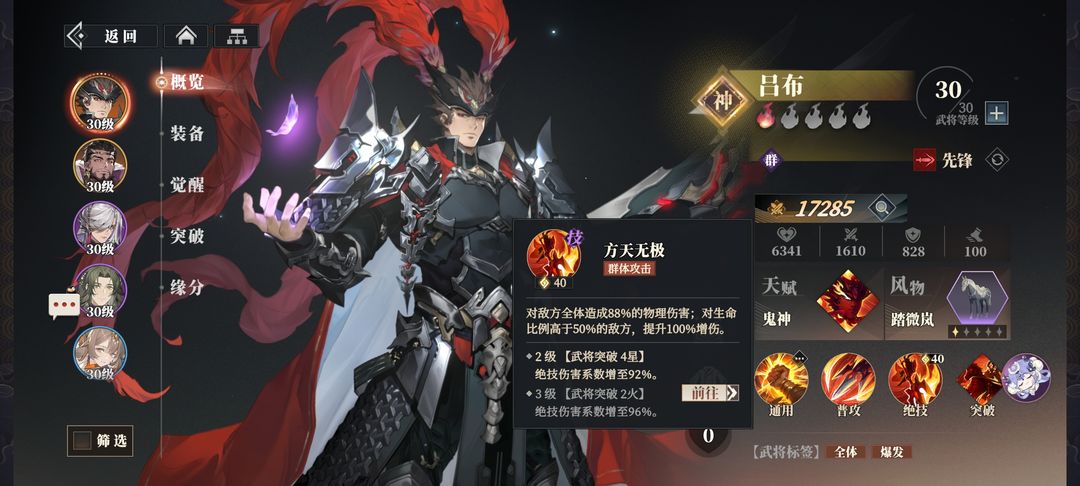This screenshot has height=486, width=1080.
Task: Swap formation role next to 先锋
Action: coord(996,159)
